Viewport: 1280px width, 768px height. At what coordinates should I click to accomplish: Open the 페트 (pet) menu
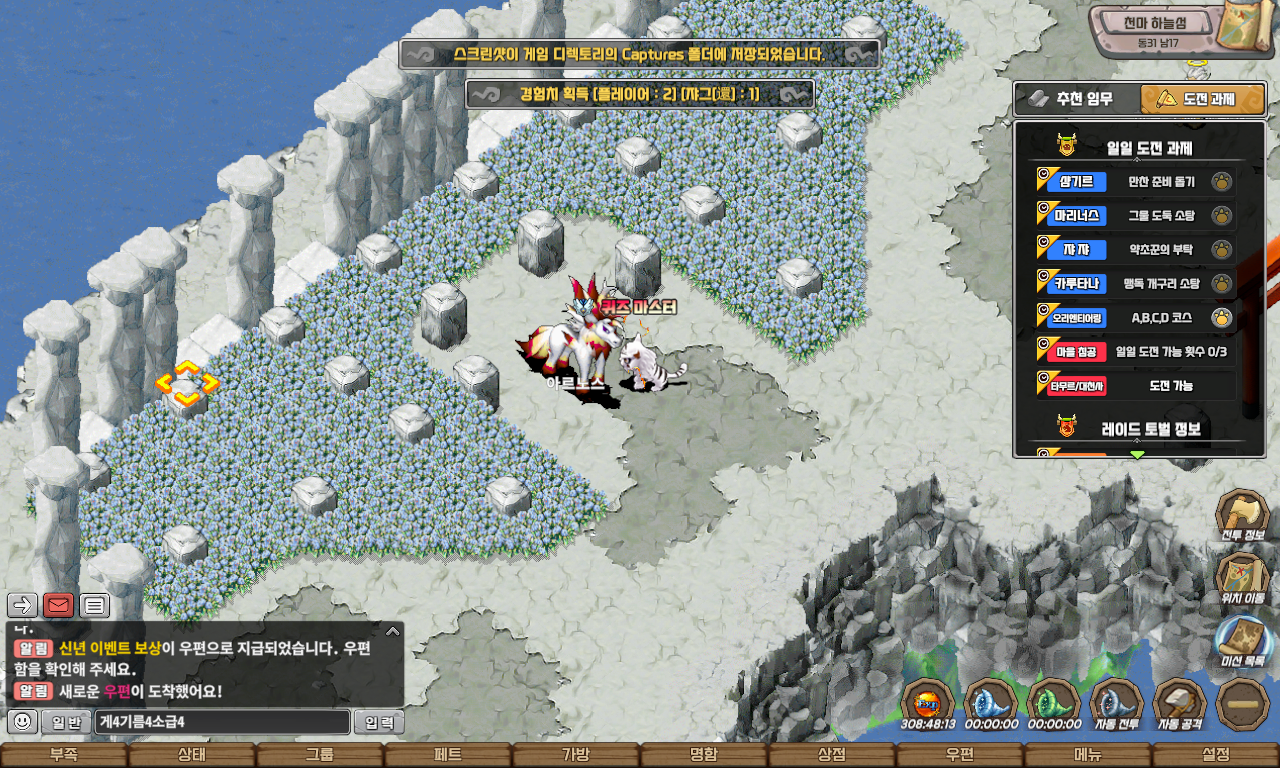pos(447,755)
